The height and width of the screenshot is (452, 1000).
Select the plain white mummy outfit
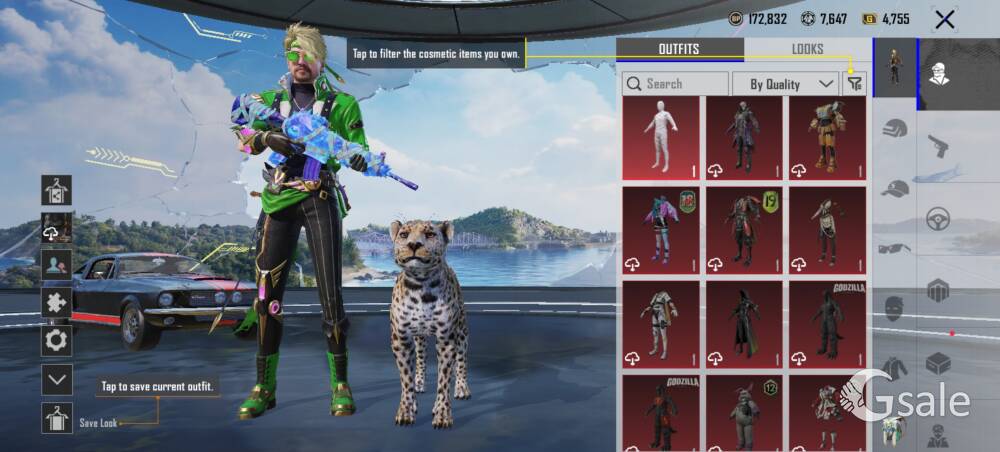coord(660,137)
